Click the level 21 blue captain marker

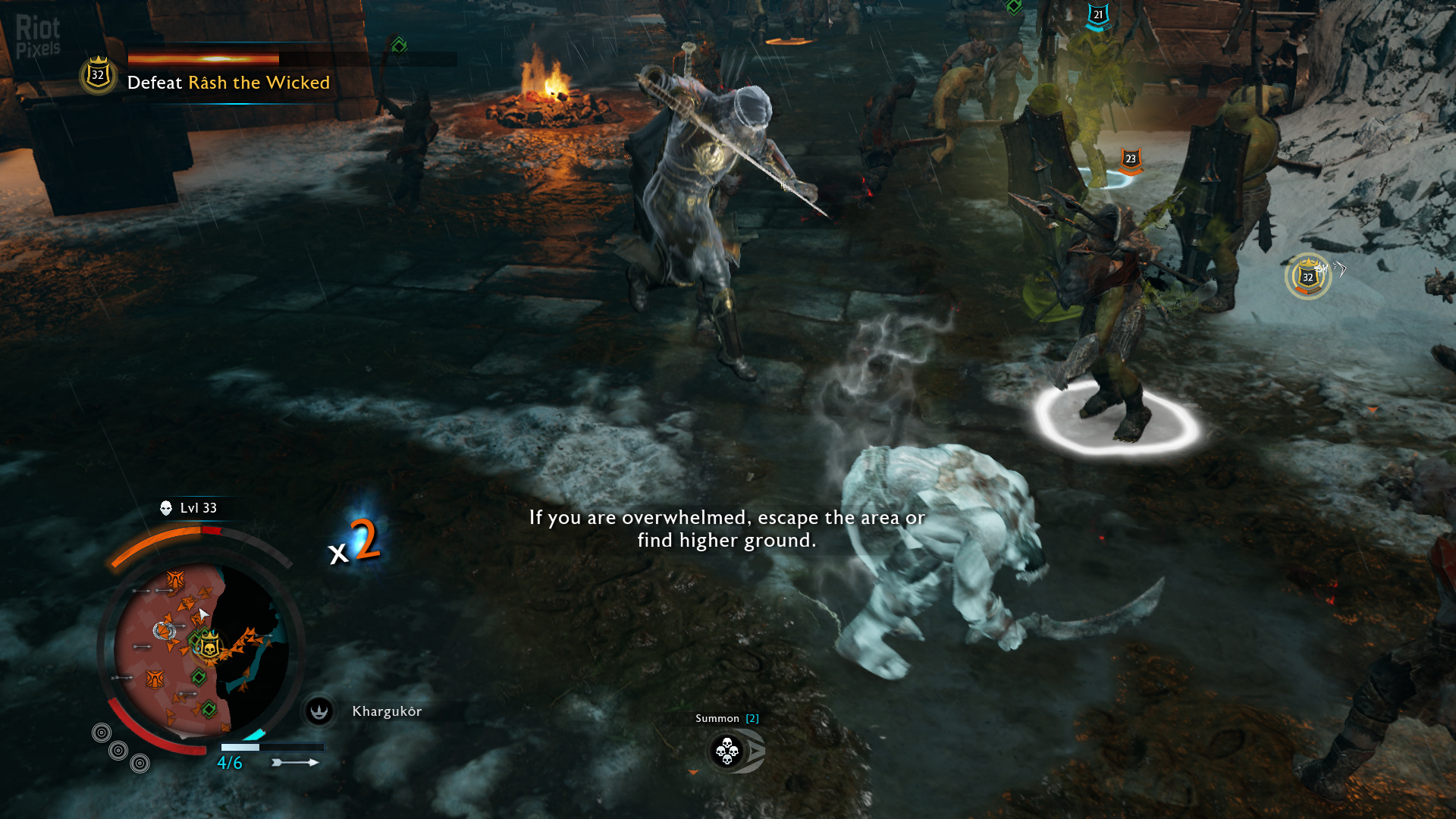click(x=1097, y=16)
